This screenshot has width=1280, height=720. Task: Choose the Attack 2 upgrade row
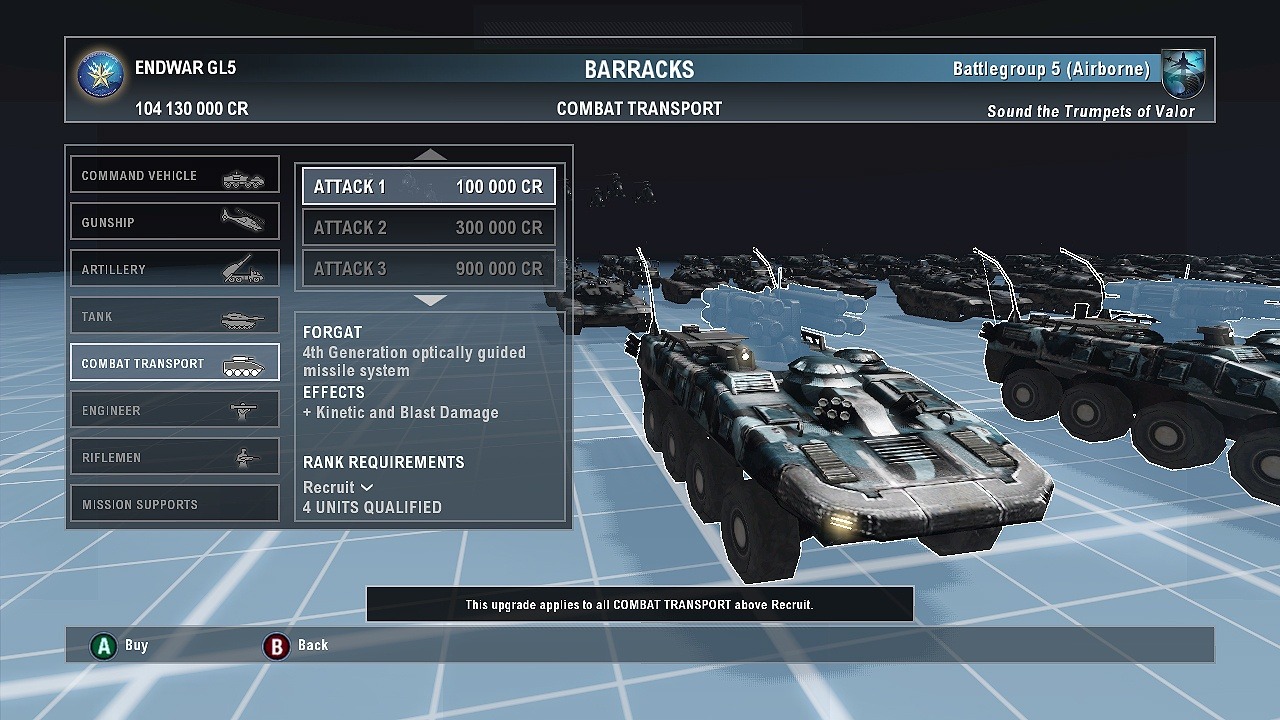(429, 228)
